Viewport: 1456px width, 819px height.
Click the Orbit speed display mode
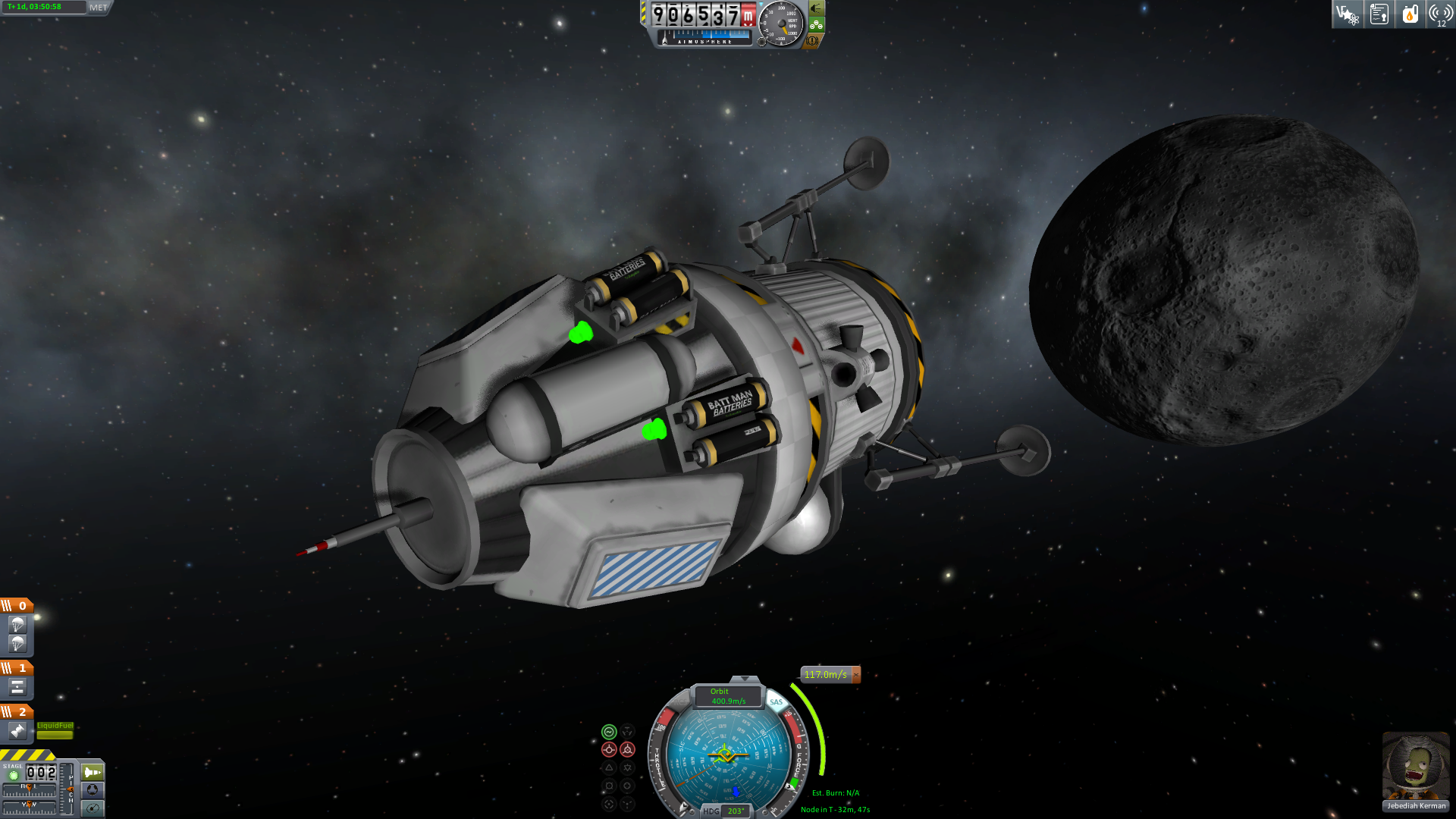tap(728, 696)
